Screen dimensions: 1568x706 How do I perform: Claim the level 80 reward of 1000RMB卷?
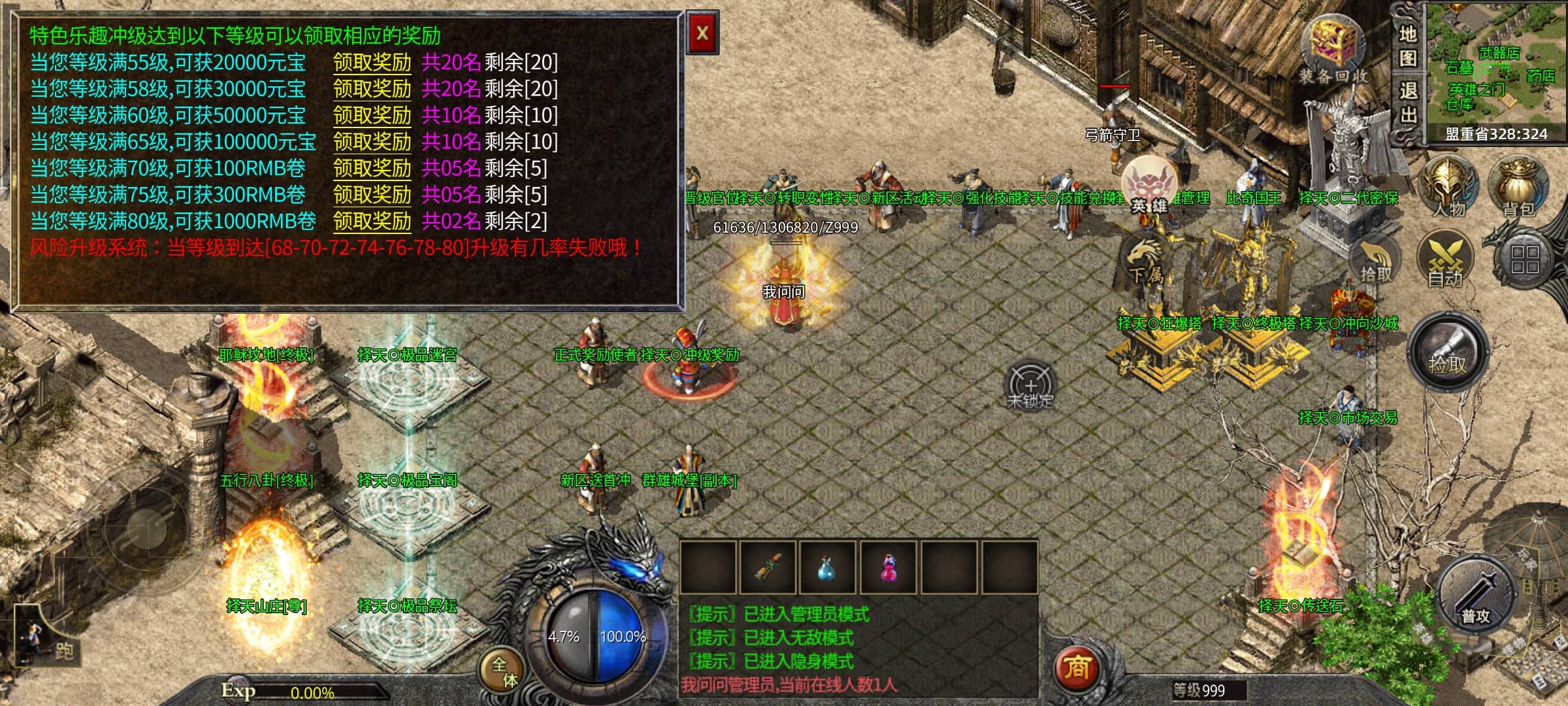372,222
